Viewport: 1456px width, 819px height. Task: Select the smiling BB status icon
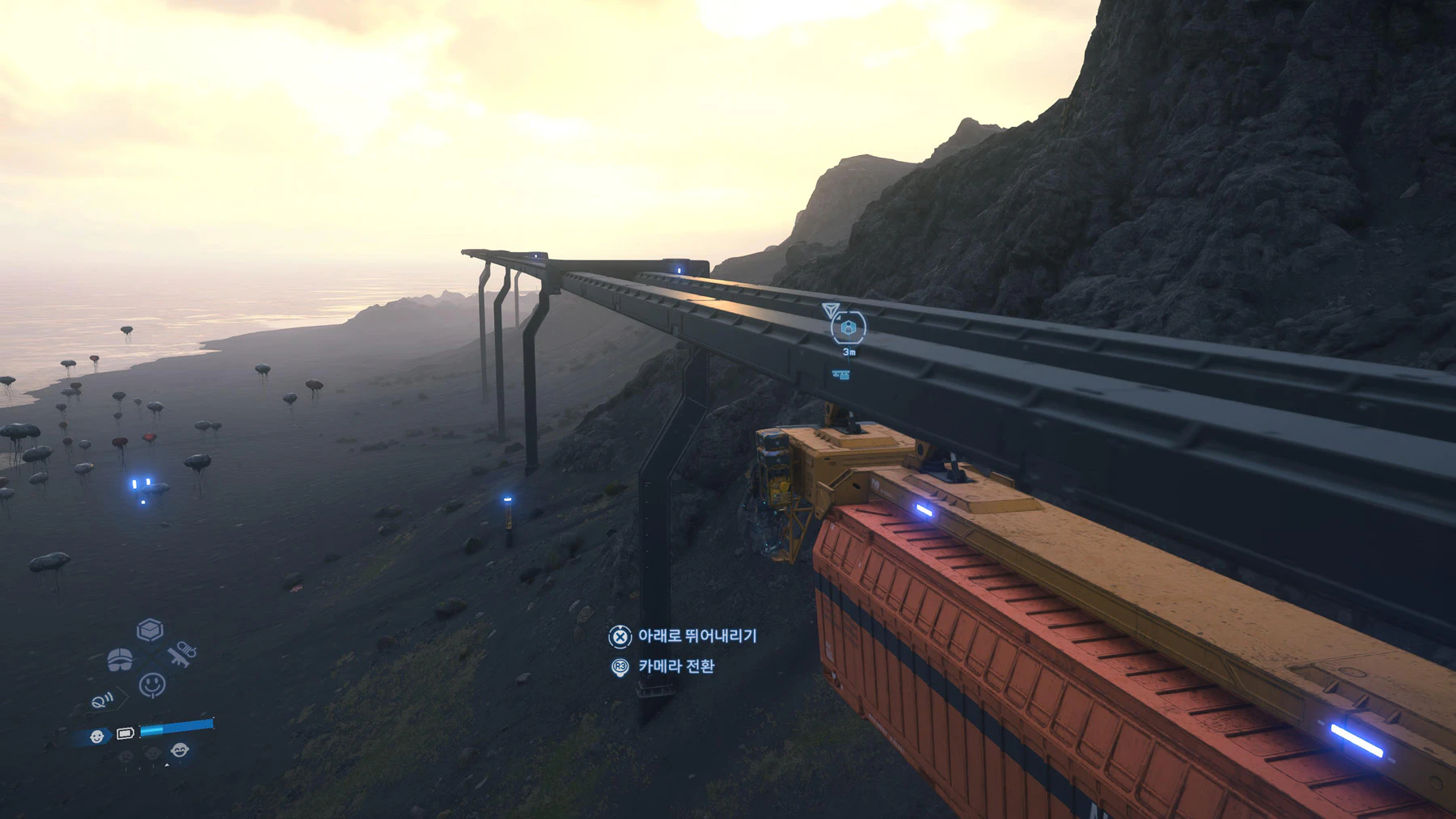tap(97, 736)
